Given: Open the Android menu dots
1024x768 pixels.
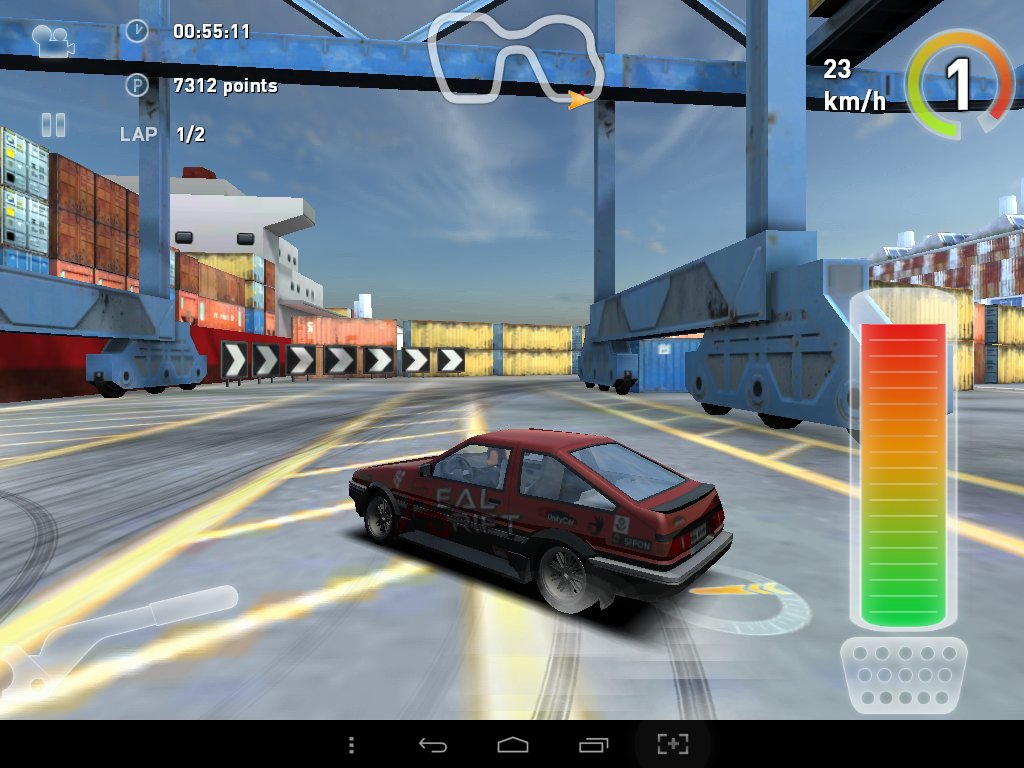Looking at the screenshot, I should pyautogui.click(x=351, y=745).
